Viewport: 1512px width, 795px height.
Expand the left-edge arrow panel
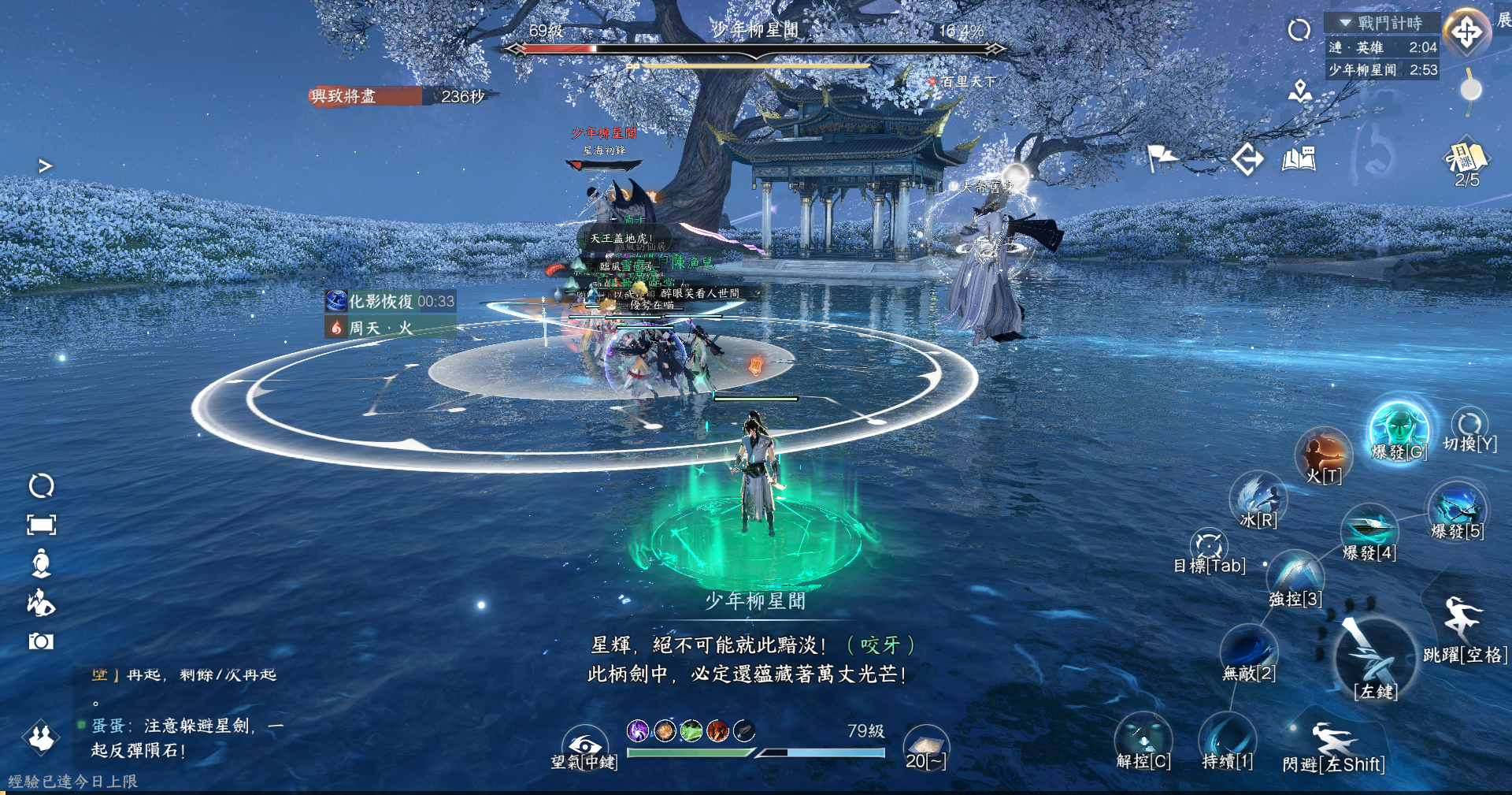[x=45, y=165]
